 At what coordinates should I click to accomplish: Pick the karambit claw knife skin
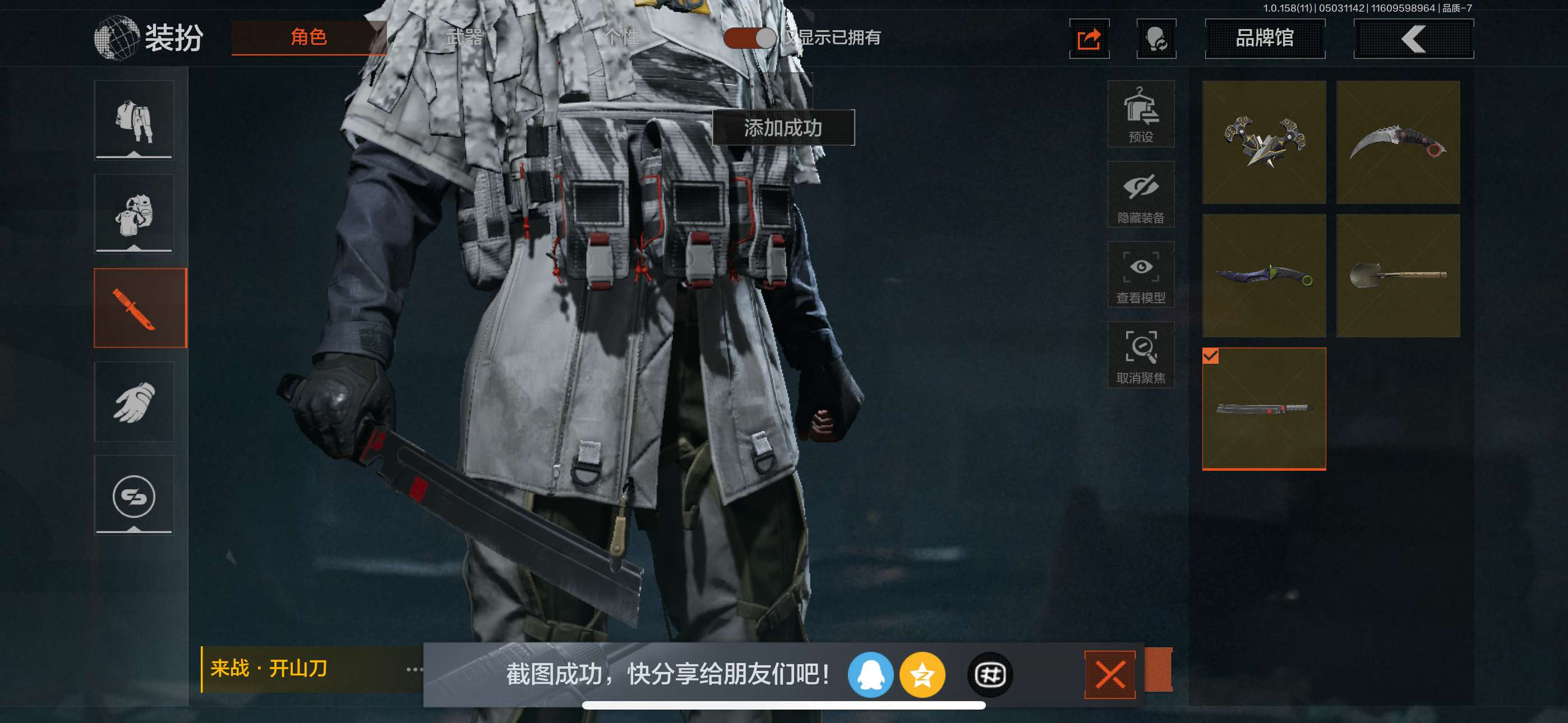point(1398,142)
